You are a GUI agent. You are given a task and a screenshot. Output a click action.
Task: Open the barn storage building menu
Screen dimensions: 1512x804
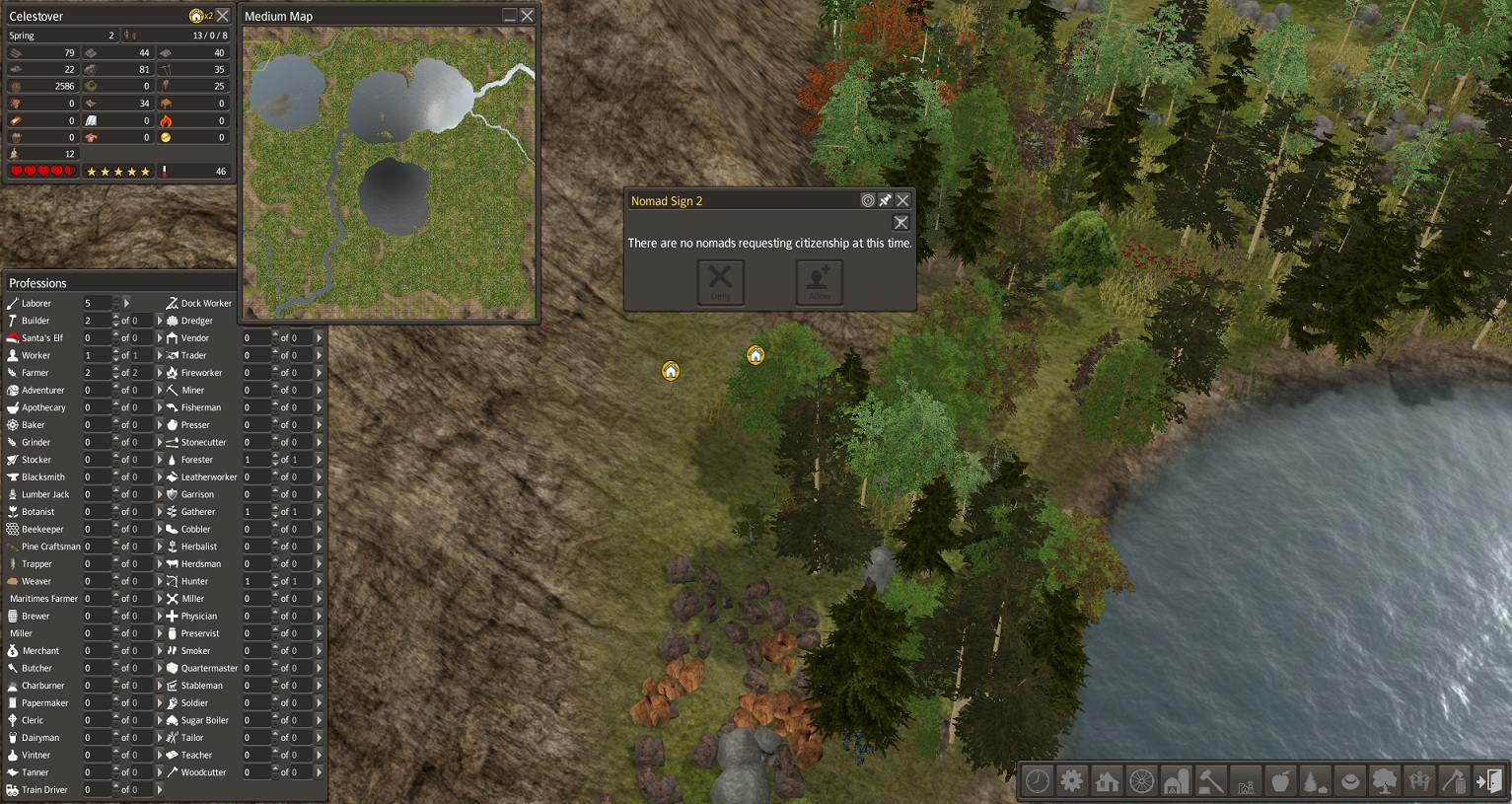point(1176,781)
